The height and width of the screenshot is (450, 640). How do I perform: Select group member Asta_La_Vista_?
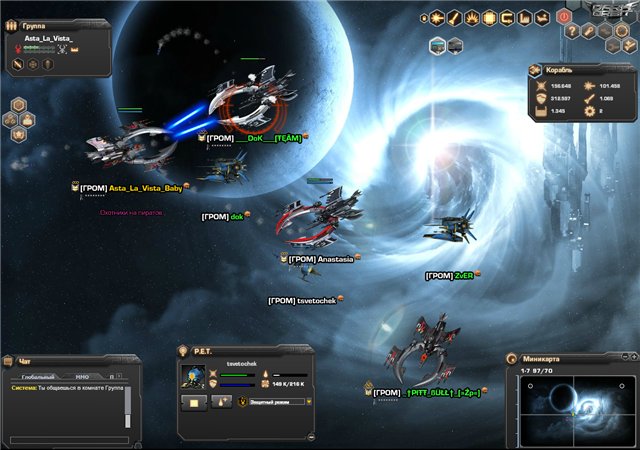coord(48,37)
